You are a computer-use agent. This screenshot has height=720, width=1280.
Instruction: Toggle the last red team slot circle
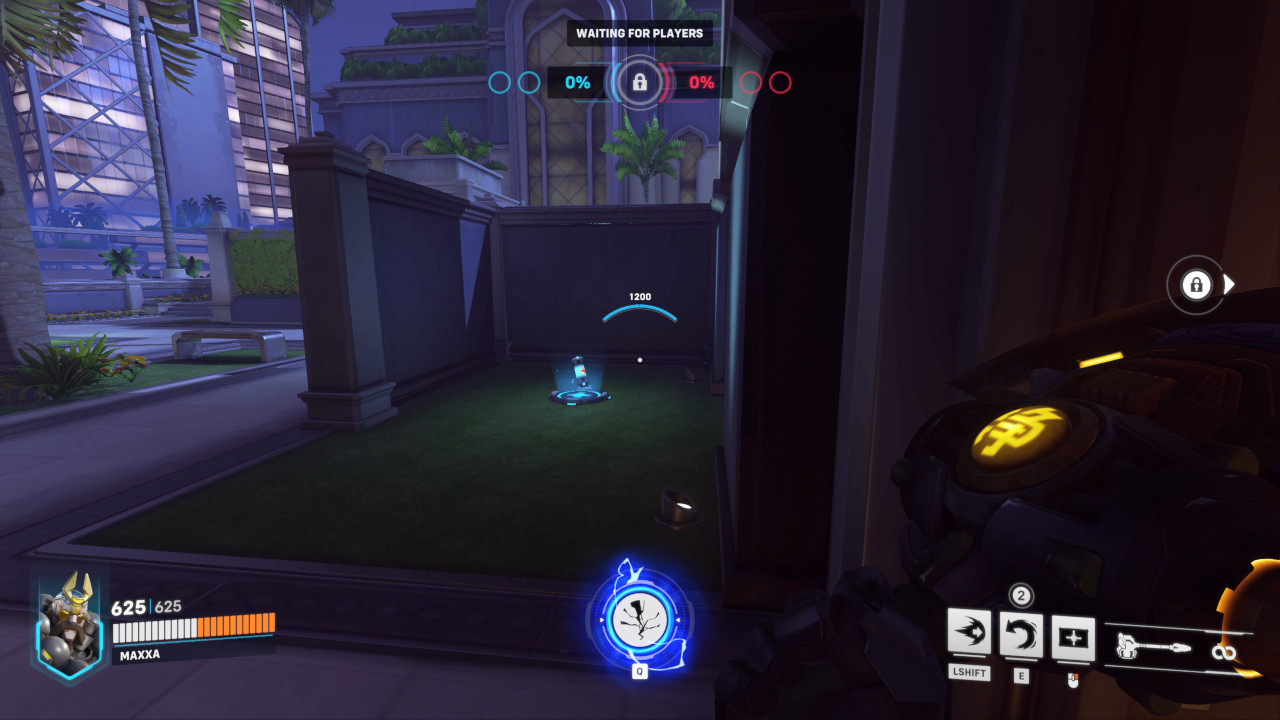(782, 83)
